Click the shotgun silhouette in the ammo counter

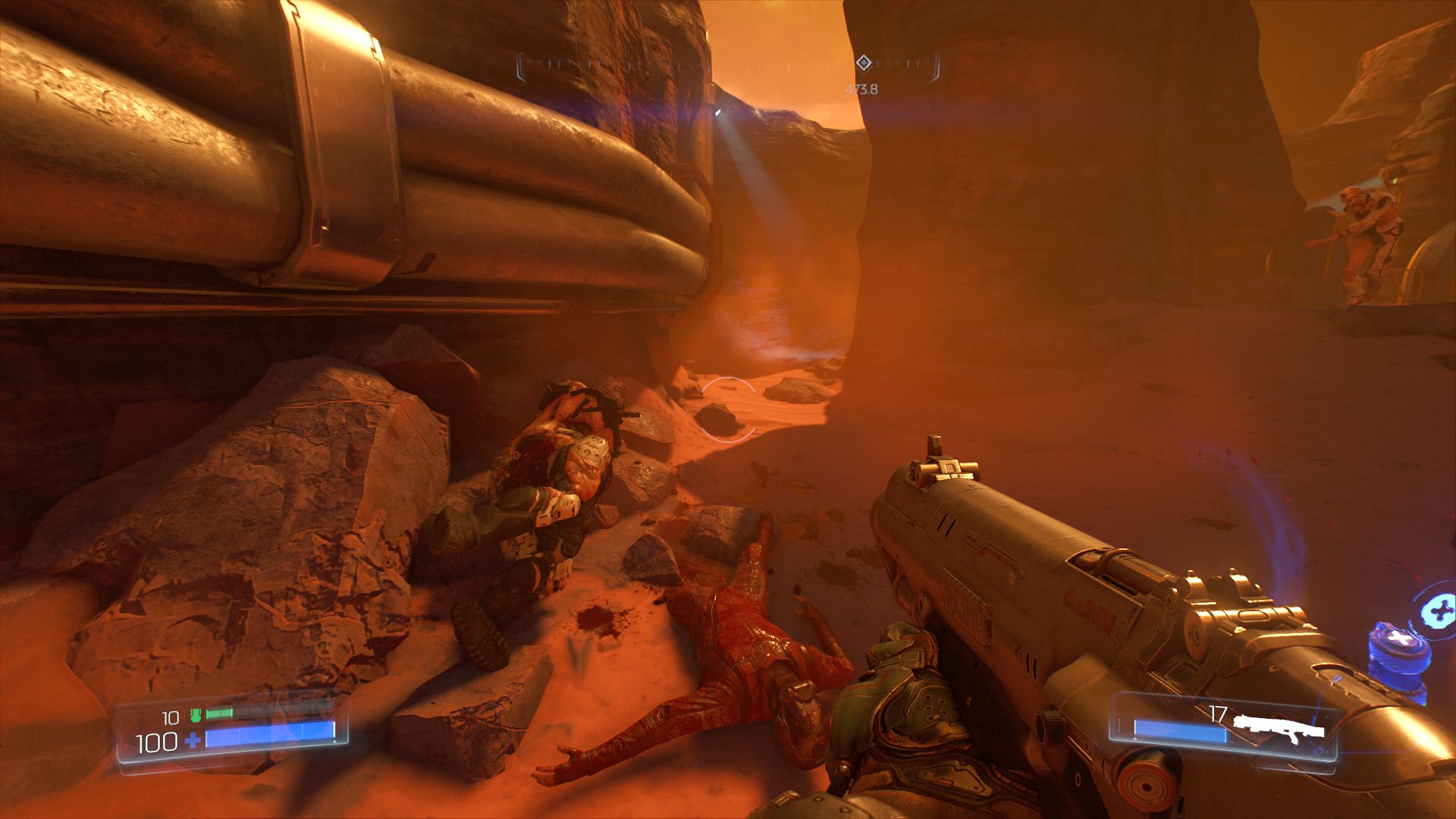coord(1282,730)
